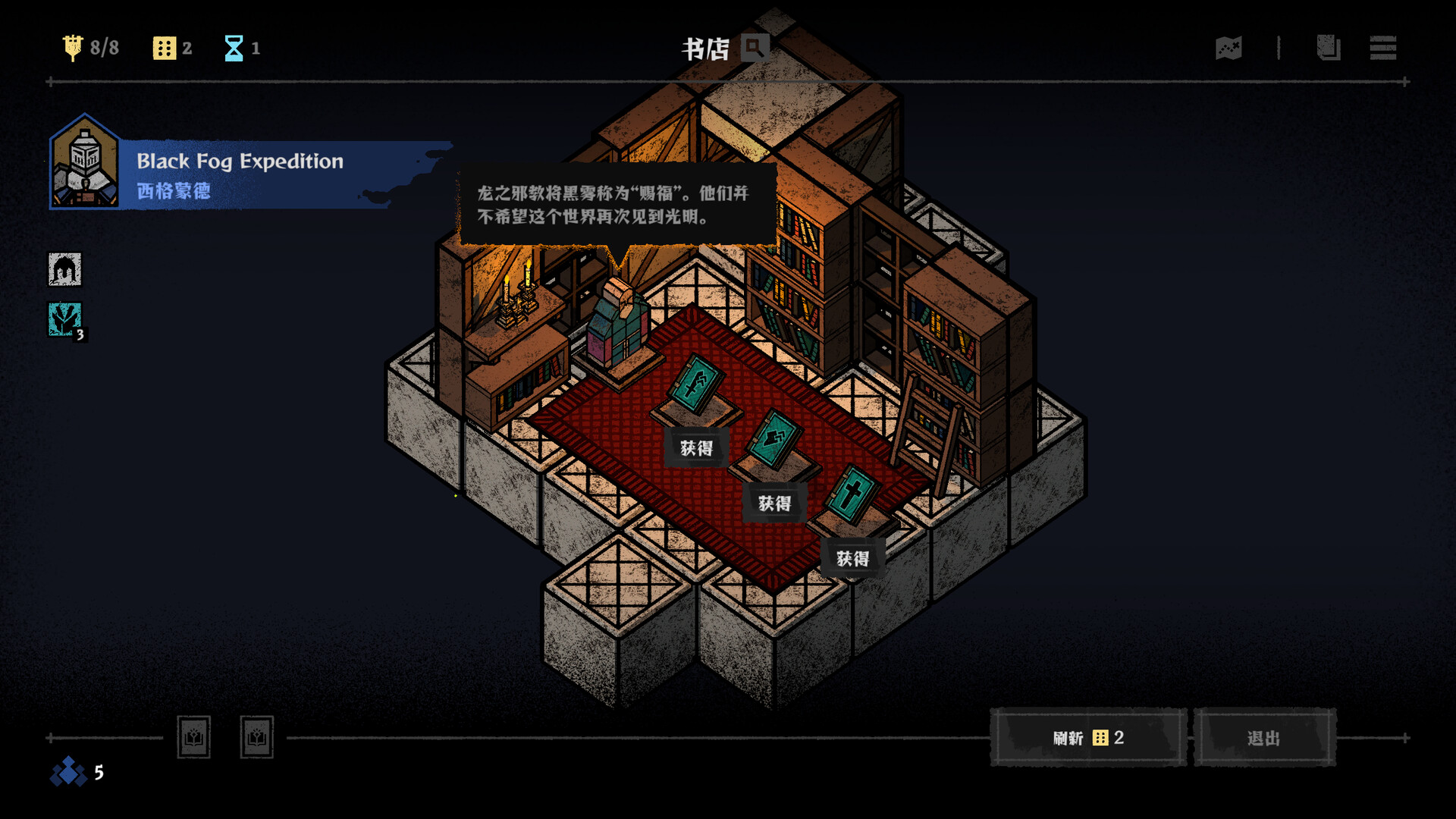Get the book with the boot symbol
This screenshot has width=1456, height=819.
[x=774, y=504]
